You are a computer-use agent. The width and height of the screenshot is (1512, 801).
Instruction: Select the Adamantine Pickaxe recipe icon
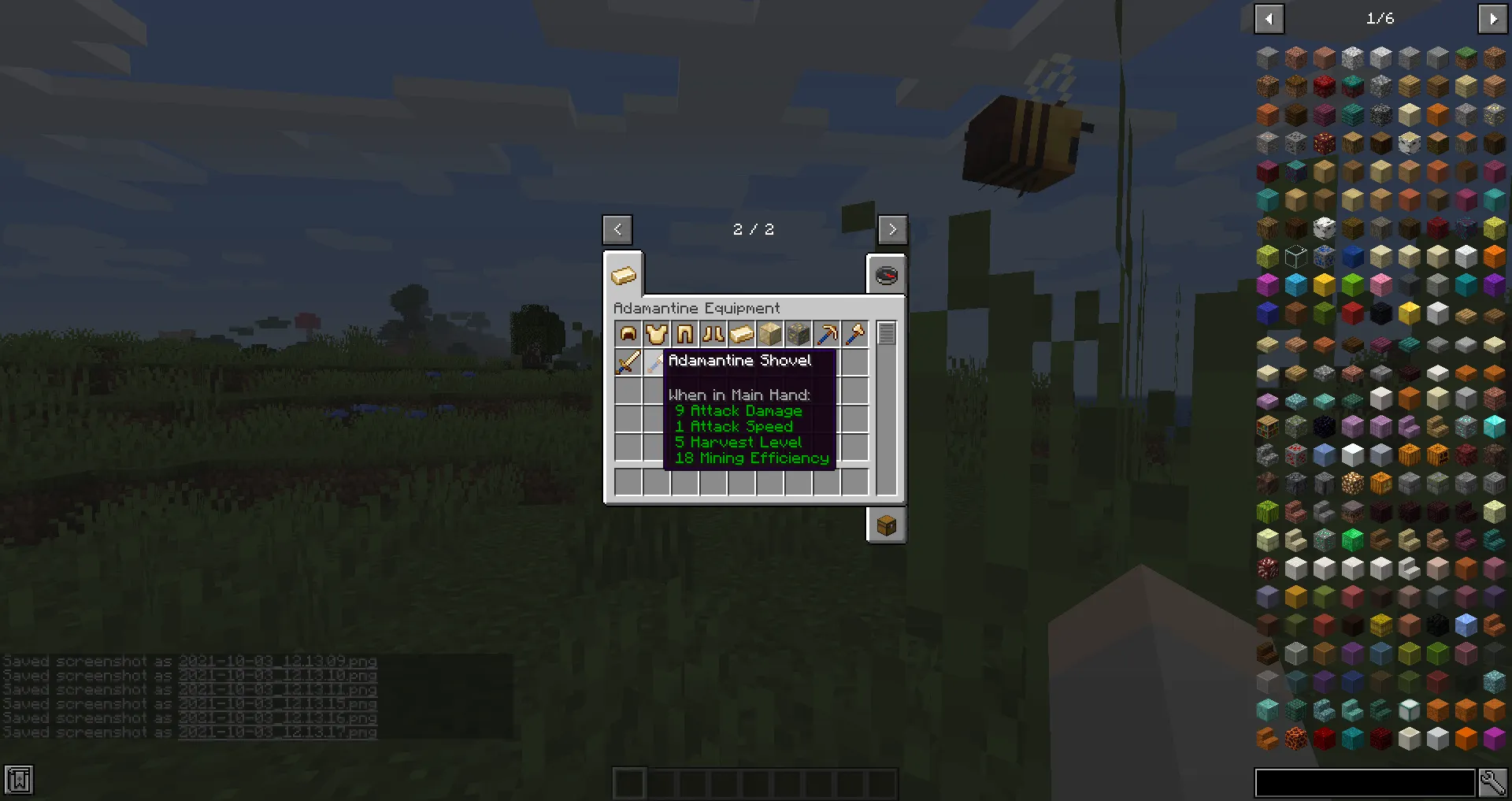coord(826,334)
